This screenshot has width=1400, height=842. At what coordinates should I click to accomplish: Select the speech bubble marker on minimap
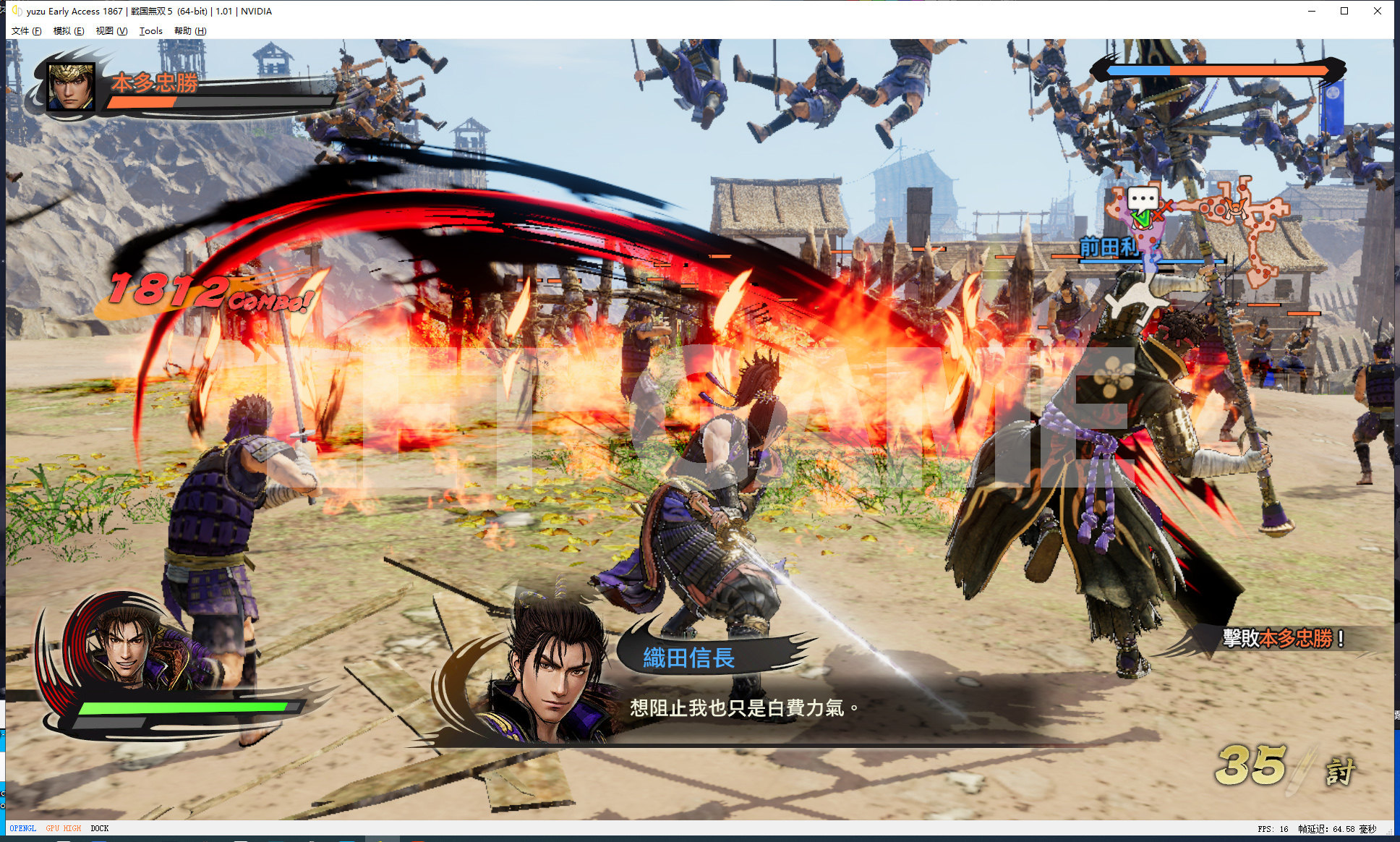click(x=1143, y=197)
